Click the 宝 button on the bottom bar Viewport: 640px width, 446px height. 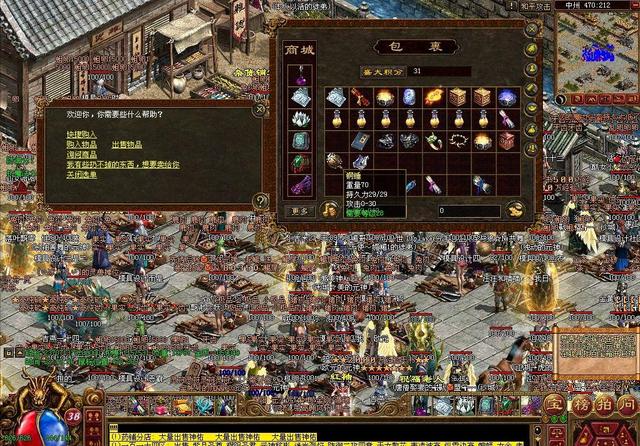pos(555,407)
